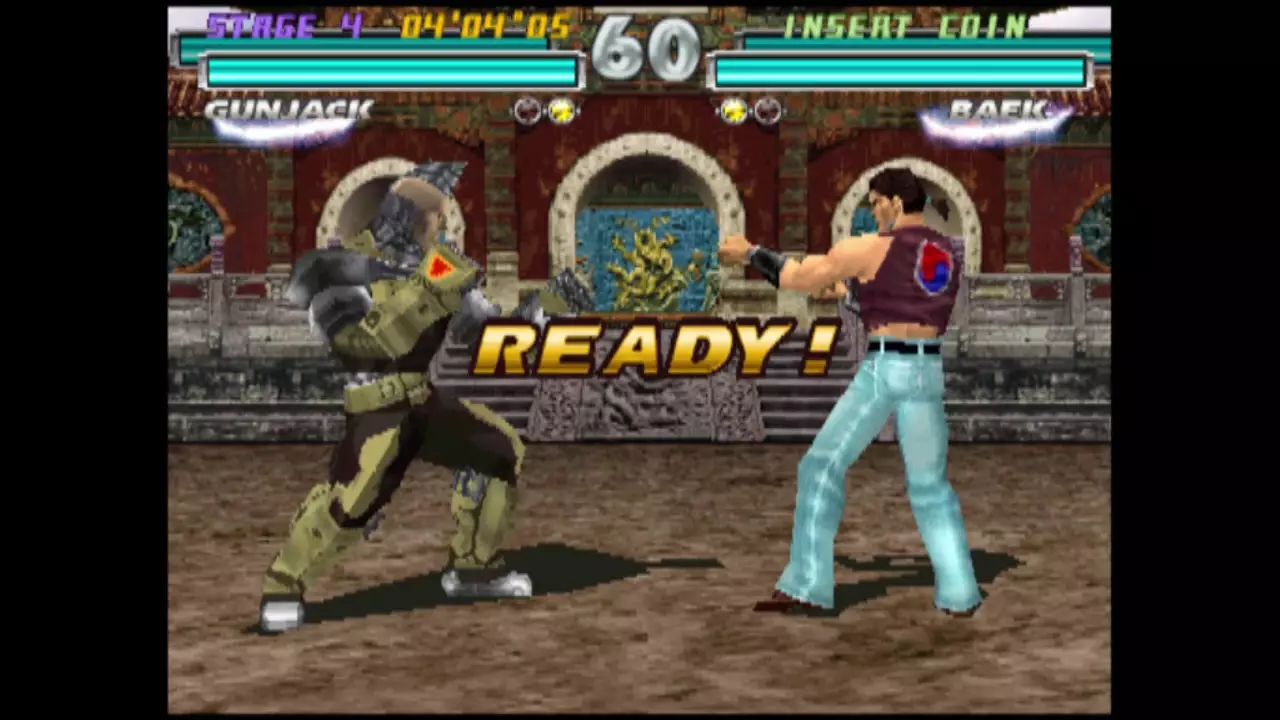Expand Baek's health bar display
1280x720 pixels.
pyautogui.click(x=900, y=67)
